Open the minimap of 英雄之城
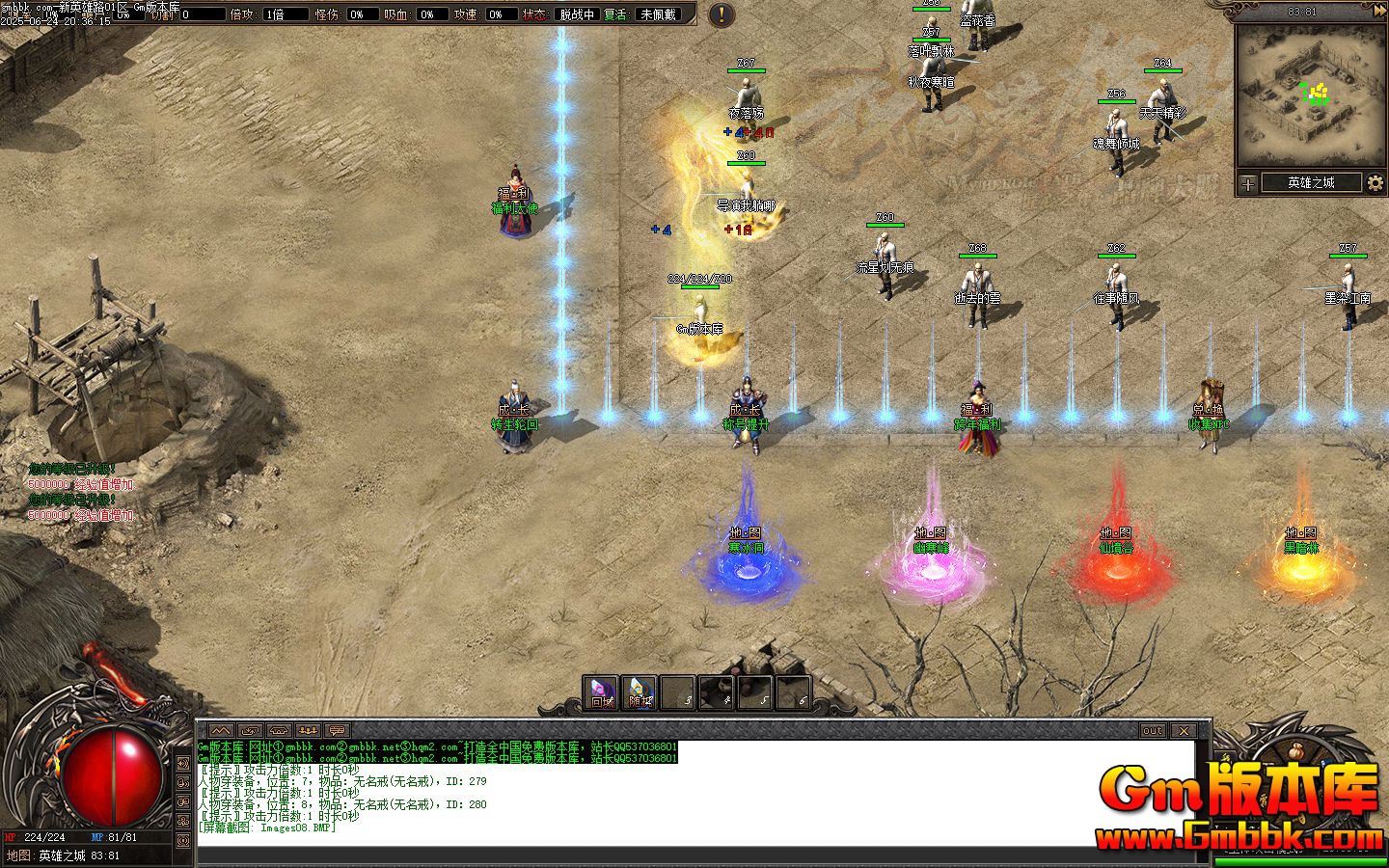1389x868 pixels. tap(1310, 95)
